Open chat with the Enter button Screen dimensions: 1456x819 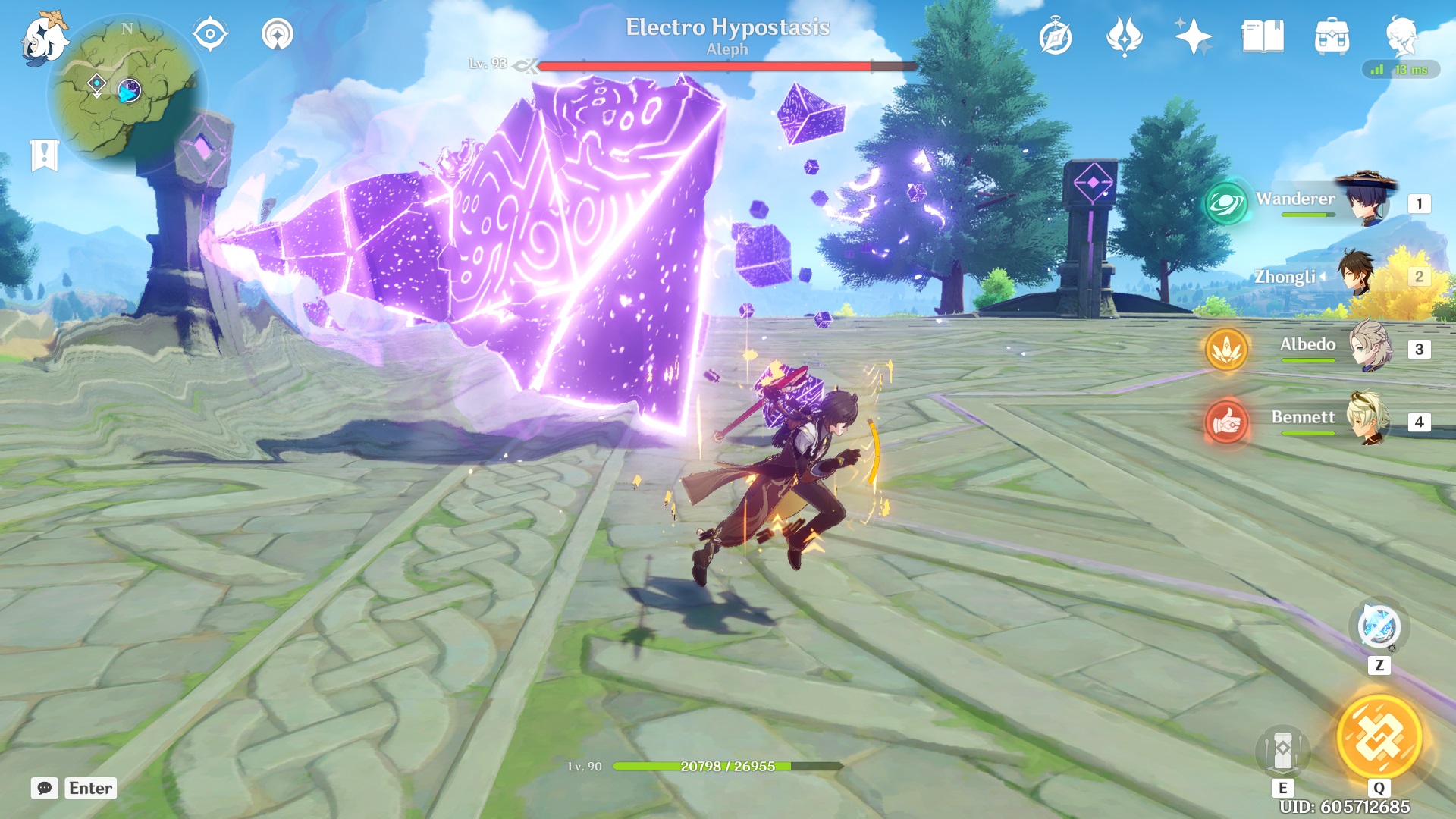(x=90, y=788)
